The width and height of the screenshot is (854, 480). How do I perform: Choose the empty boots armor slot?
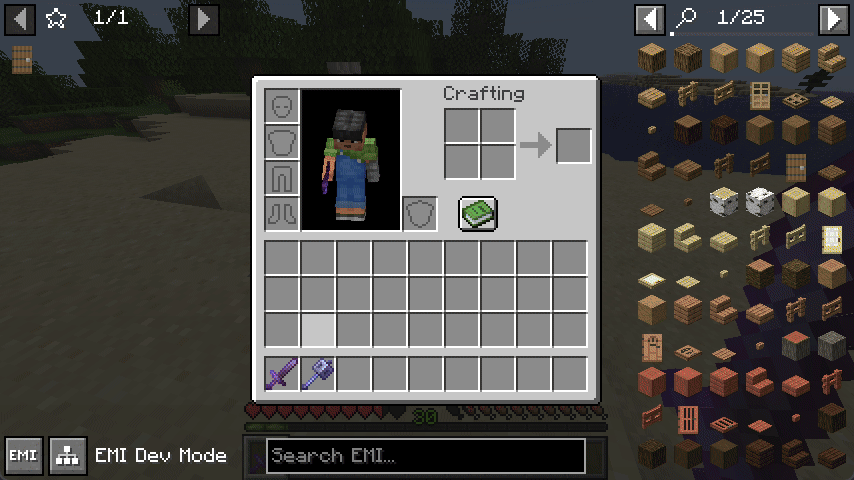tap(282, 213)
